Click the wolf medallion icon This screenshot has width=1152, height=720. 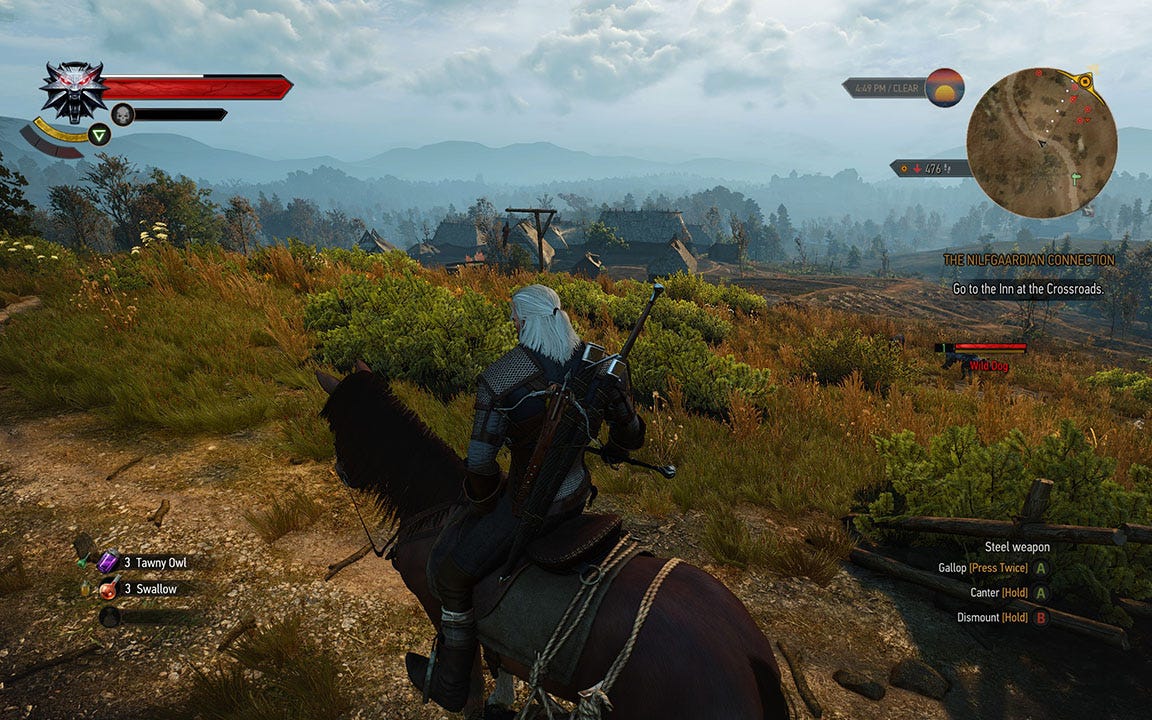coord(73,91)
